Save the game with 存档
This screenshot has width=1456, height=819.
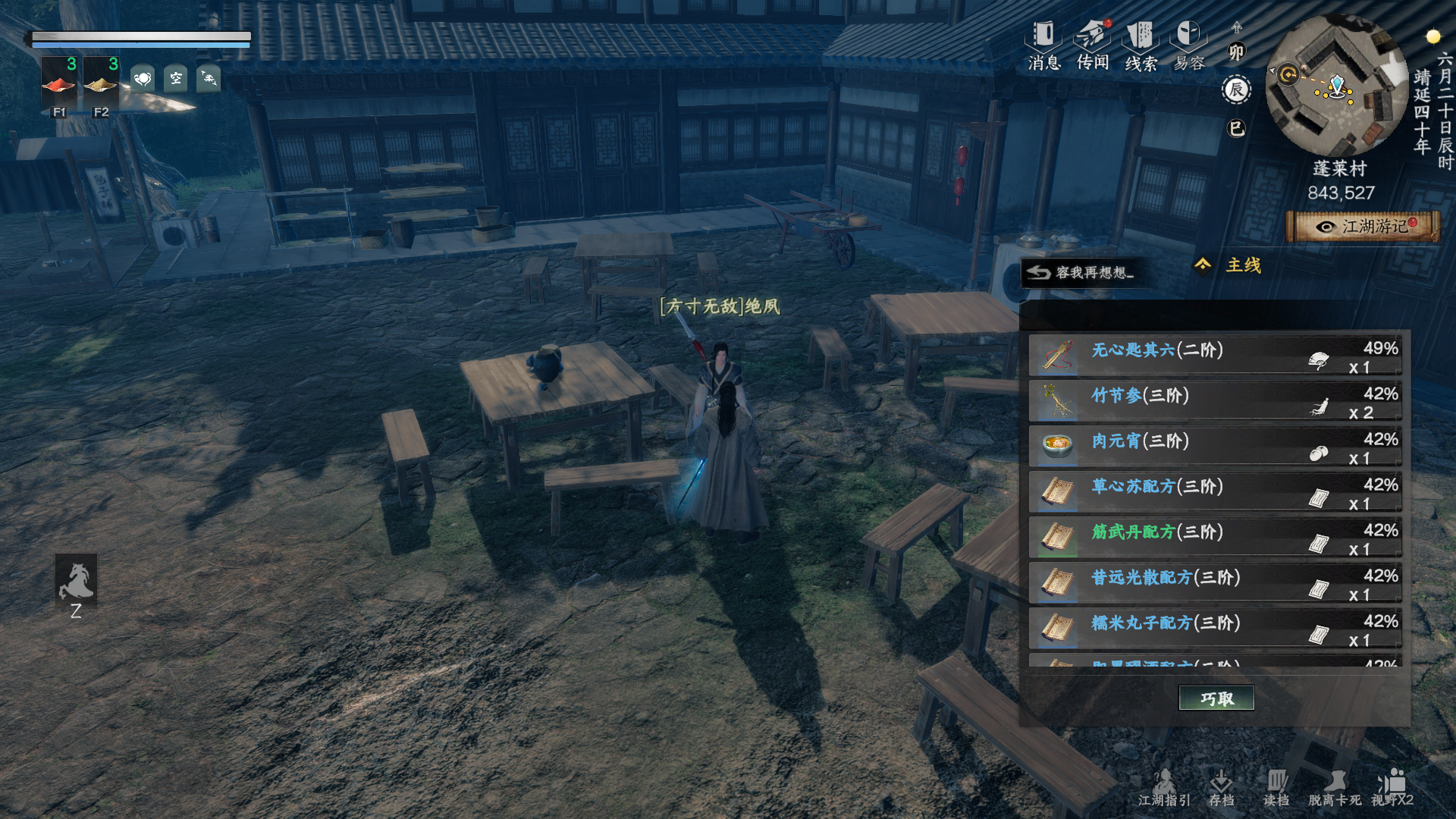click(1221, 788)
